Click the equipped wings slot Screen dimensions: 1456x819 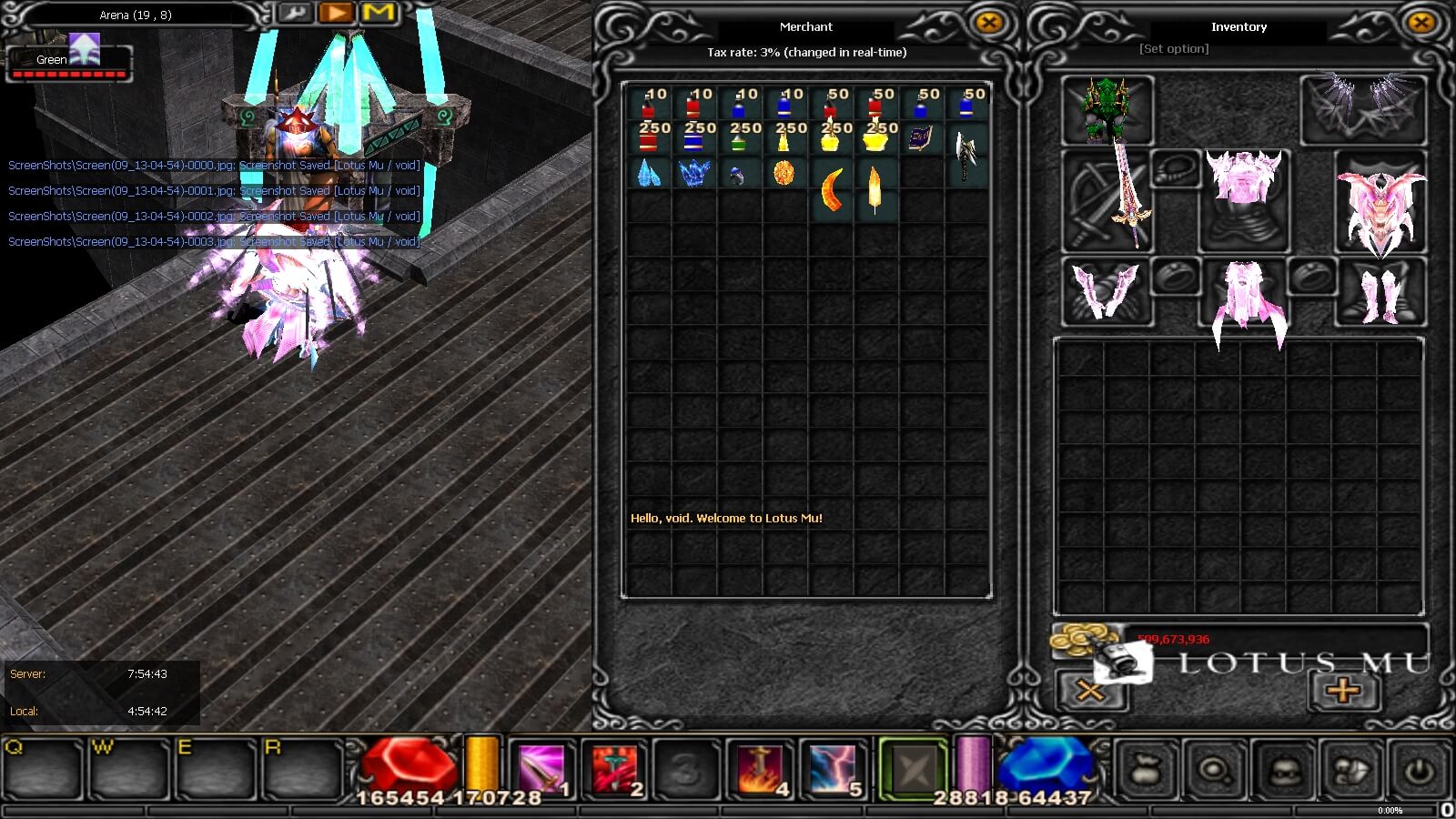click(1362, 109)
